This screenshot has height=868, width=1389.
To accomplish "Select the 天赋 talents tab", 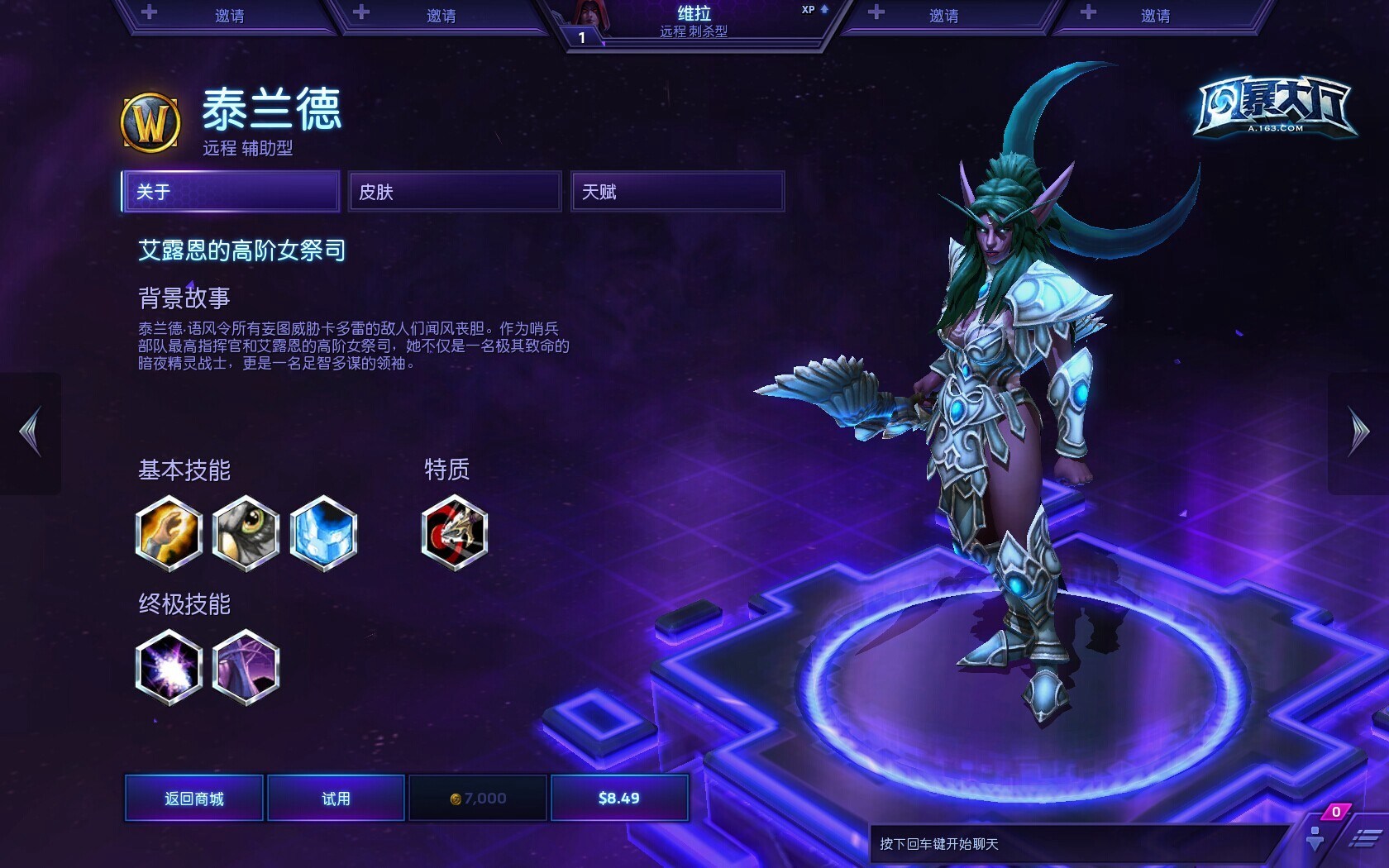I will click(677, 192).
